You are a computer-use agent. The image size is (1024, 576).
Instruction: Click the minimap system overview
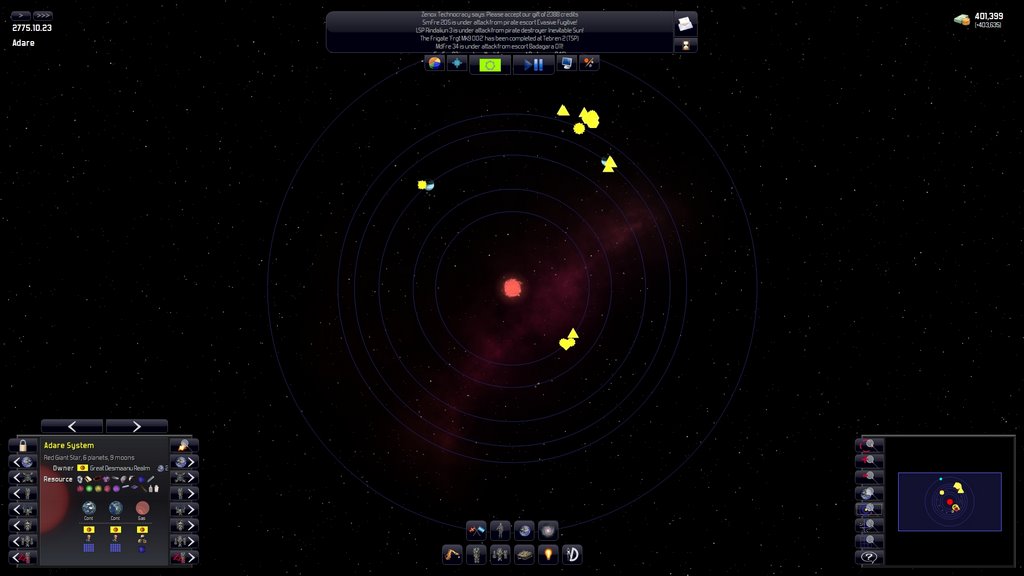949,501
